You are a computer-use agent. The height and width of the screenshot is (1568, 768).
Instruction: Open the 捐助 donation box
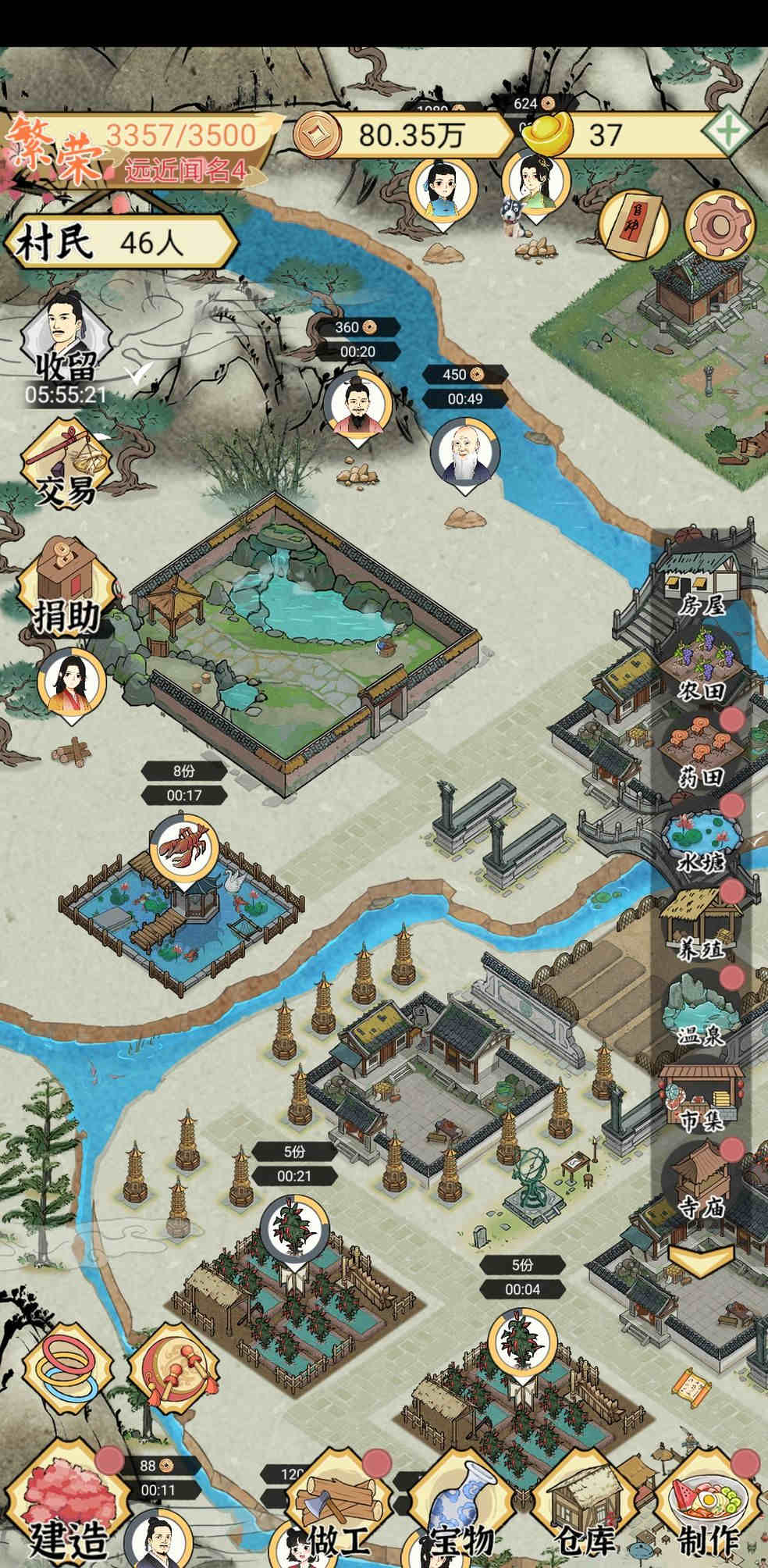[x=66, y=586]
